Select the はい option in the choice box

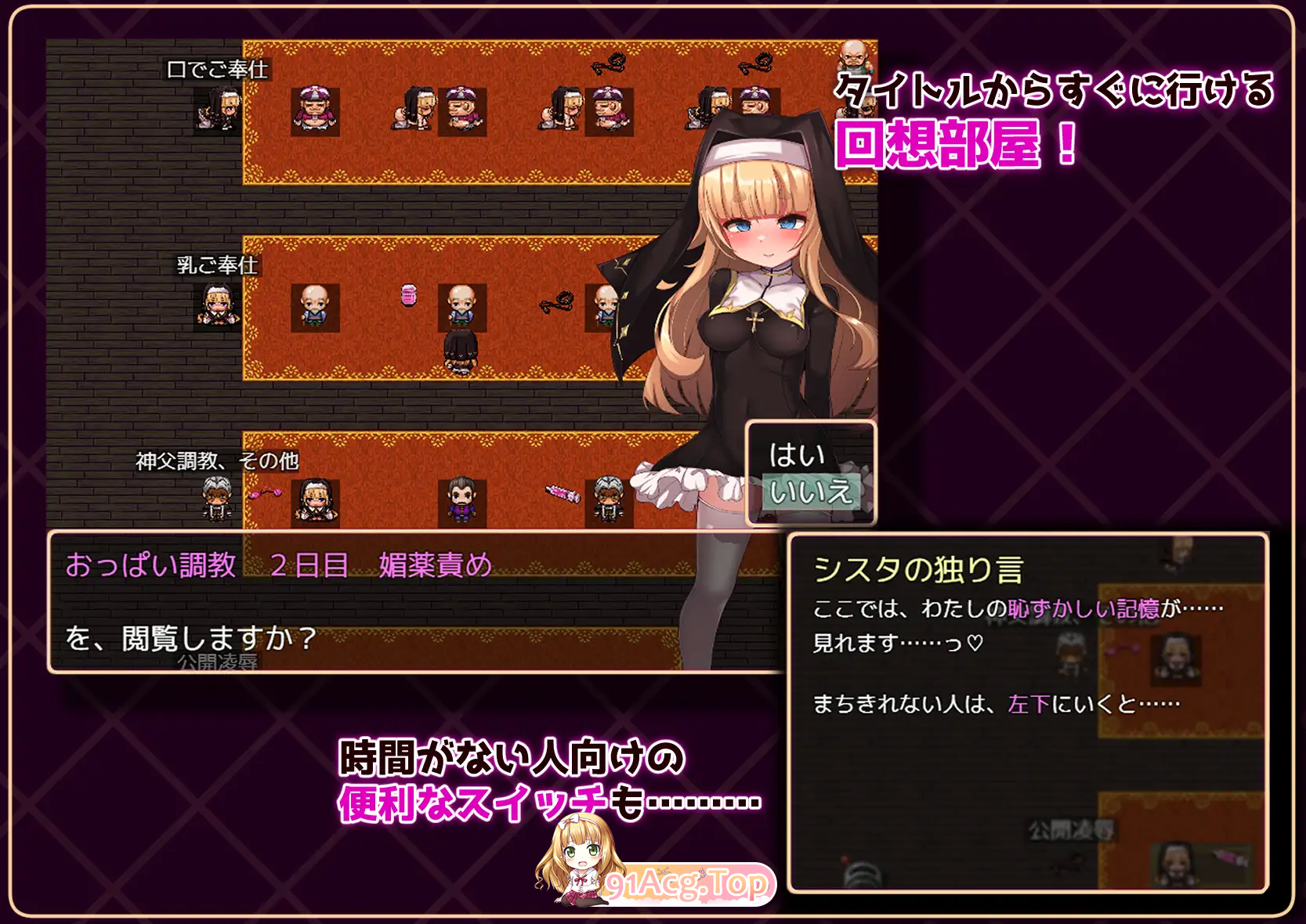799,453
